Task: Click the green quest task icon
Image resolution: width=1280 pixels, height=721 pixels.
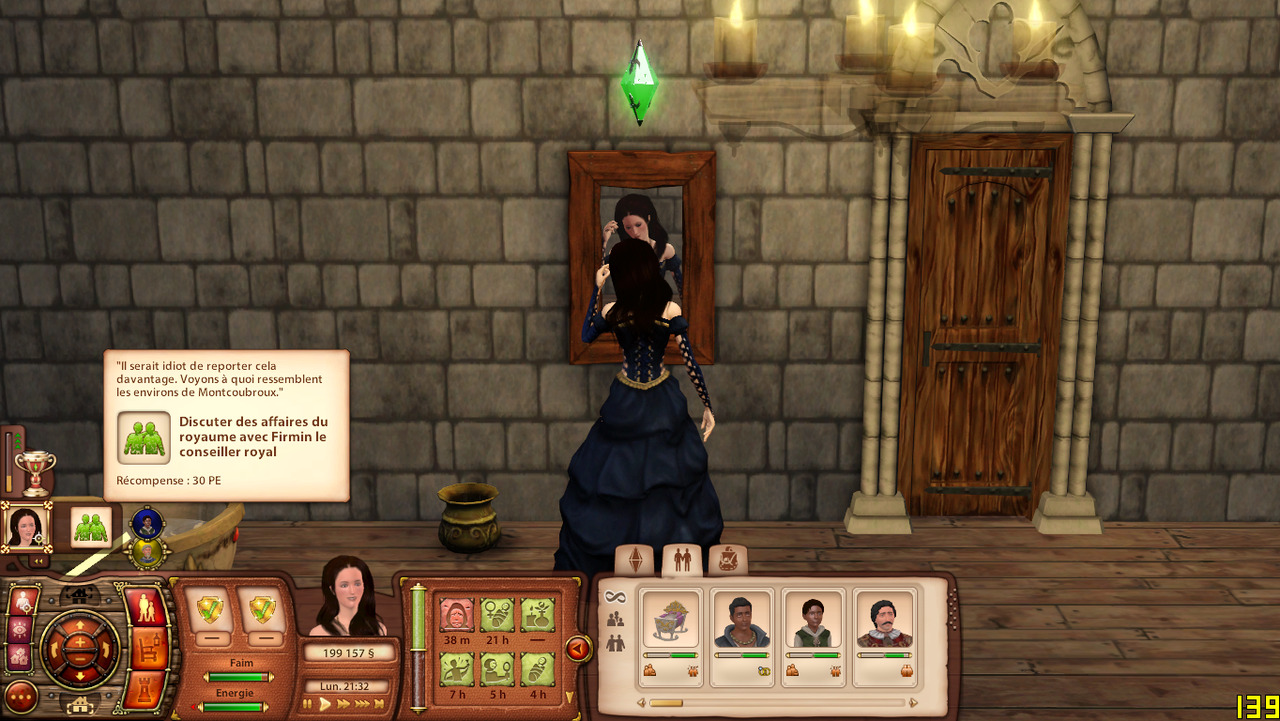Action: [91, 526]
